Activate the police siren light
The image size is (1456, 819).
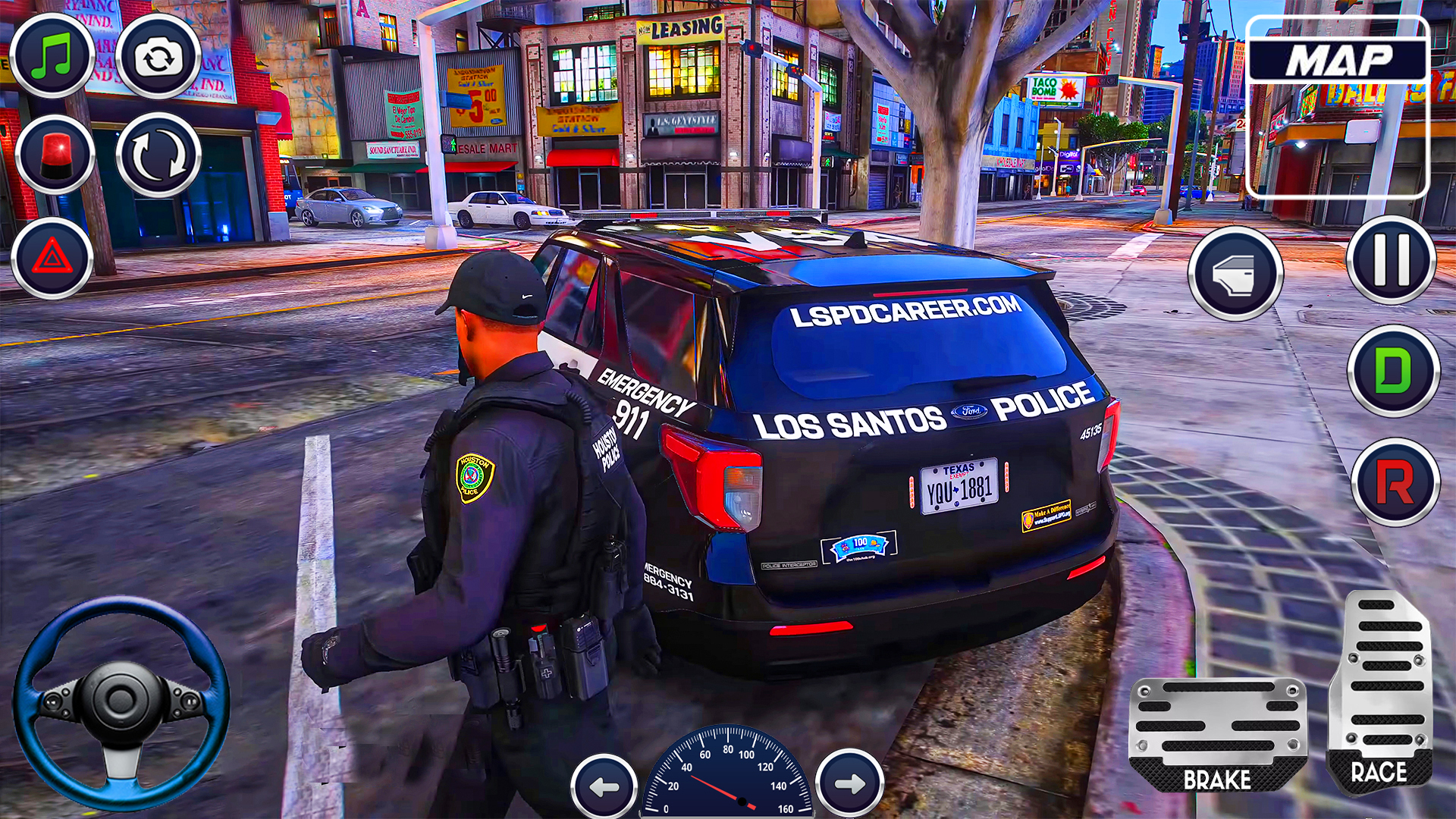tap(55, 154)
